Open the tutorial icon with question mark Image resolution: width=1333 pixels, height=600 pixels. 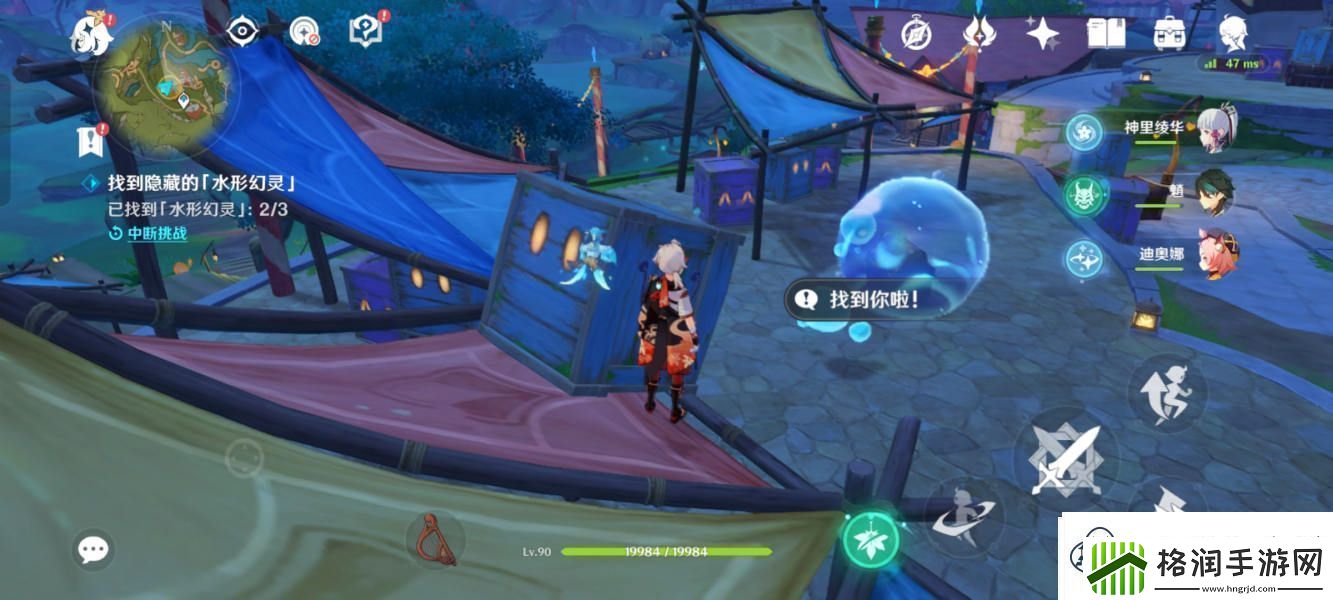(365, 31)
